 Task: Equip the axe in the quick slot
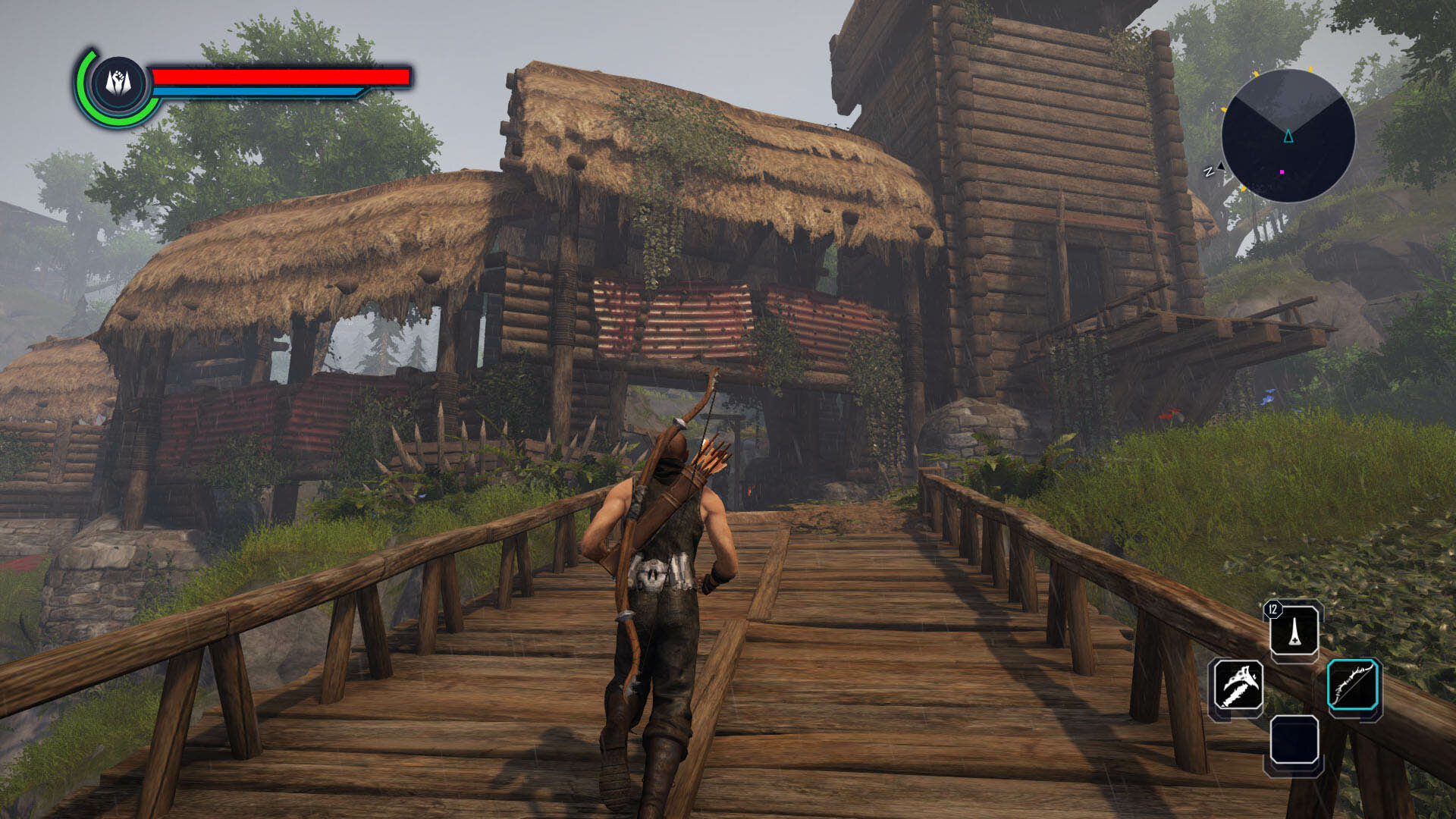1237,686
